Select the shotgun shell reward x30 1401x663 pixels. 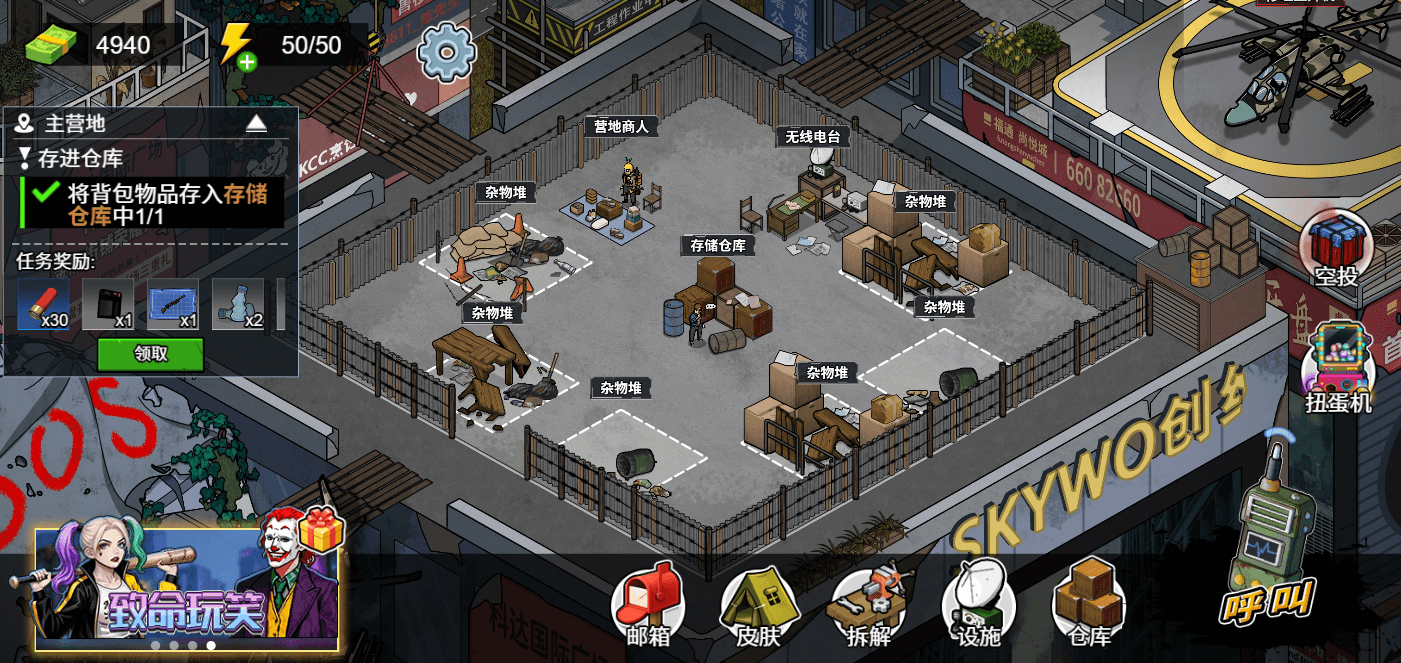[x=43, y=304]
